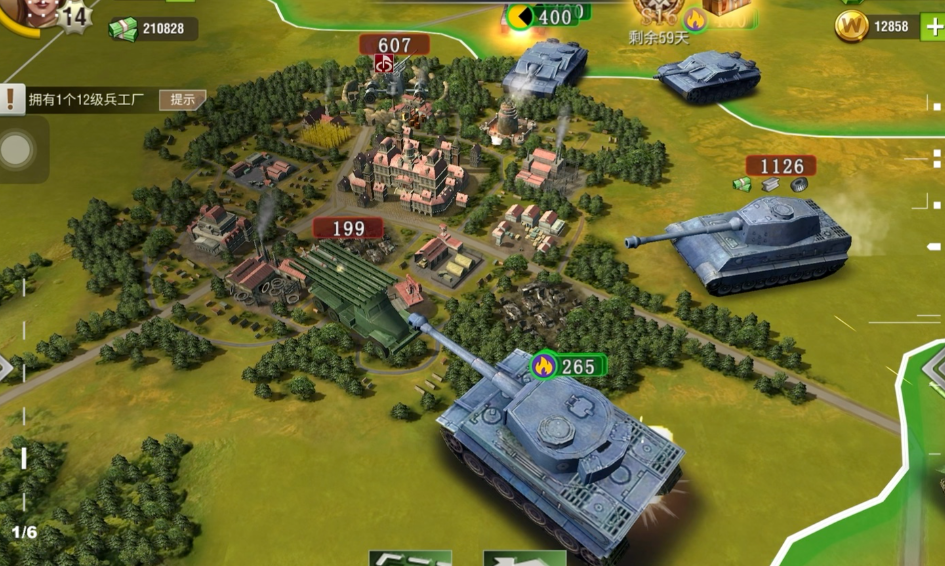Click the gold W coin icon

(851, 26)
